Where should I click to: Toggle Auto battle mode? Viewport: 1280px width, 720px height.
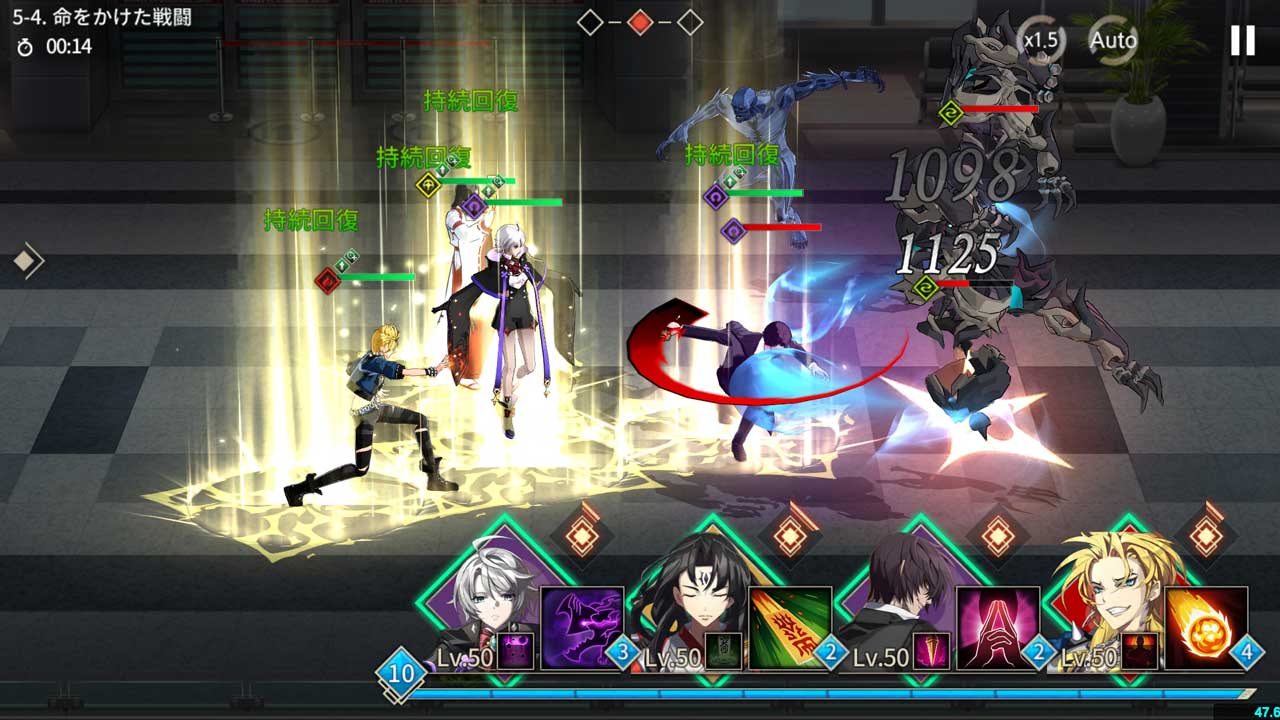pos(1113,41)
